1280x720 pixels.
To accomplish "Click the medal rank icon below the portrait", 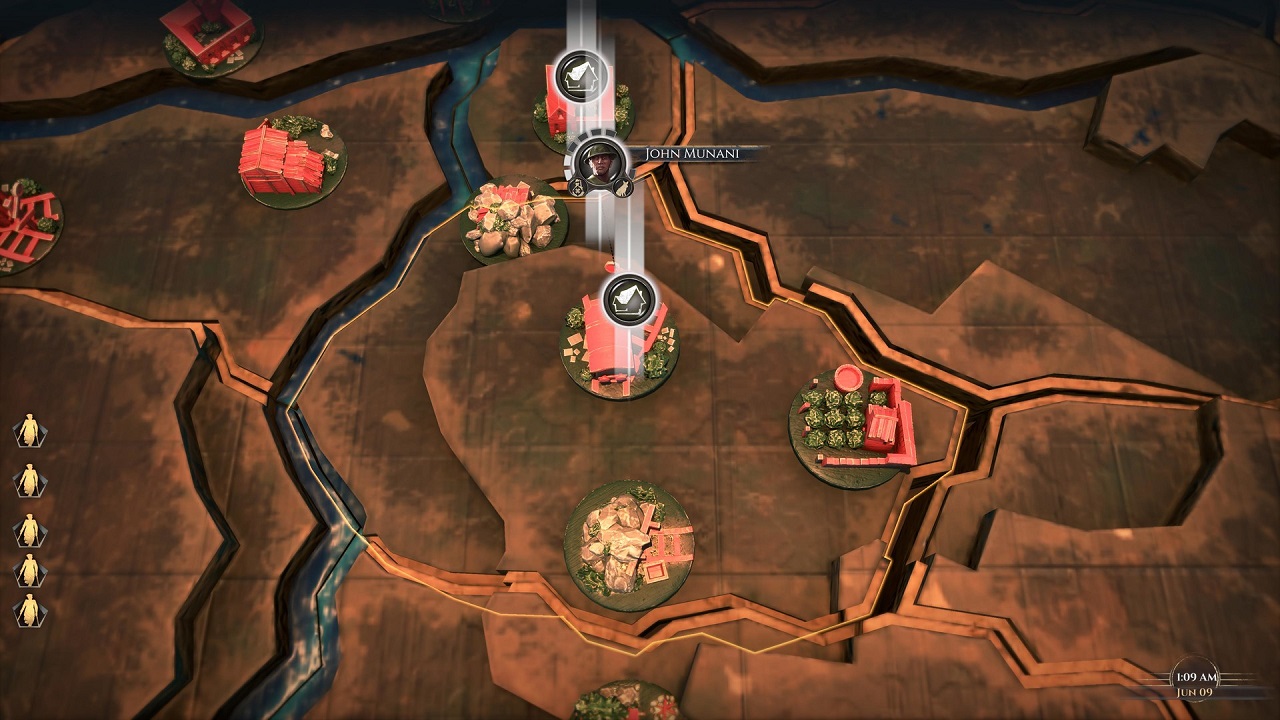I will (577, 188).
